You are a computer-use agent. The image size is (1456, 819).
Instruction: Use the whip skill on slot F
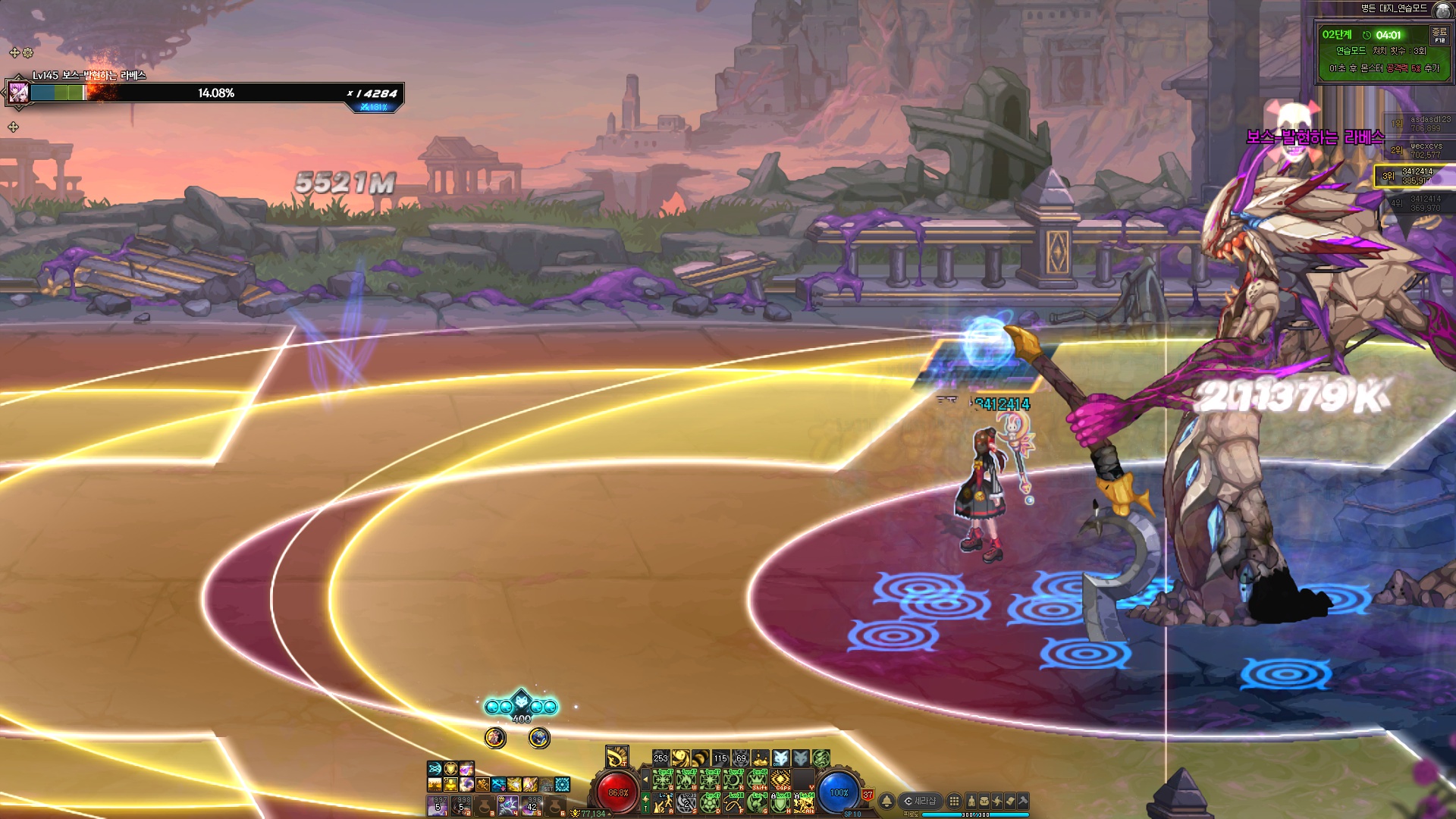[734, 802]
